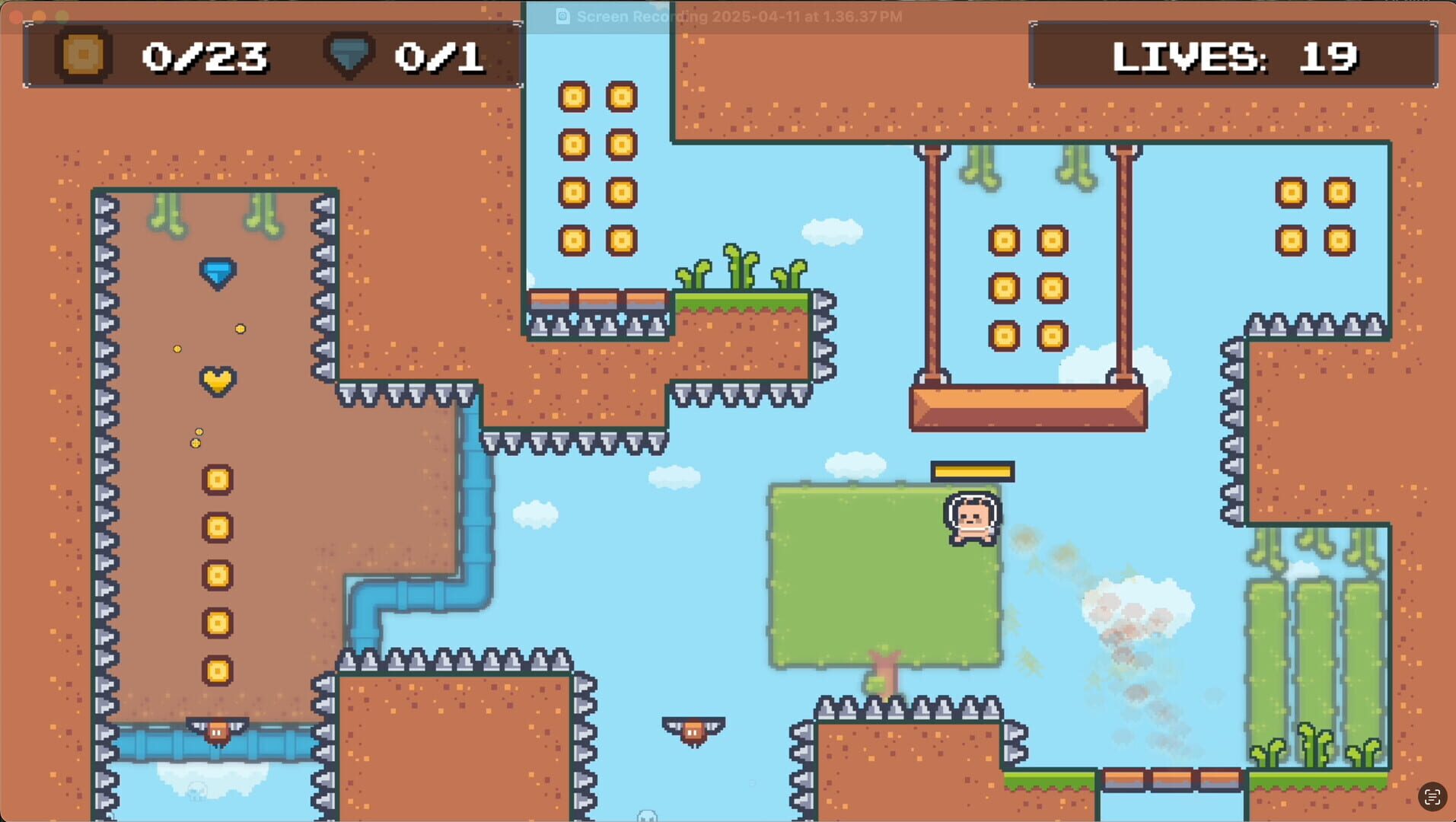Click the coin icon in the counter HUD
The image size is (1456, 822).
81,53
